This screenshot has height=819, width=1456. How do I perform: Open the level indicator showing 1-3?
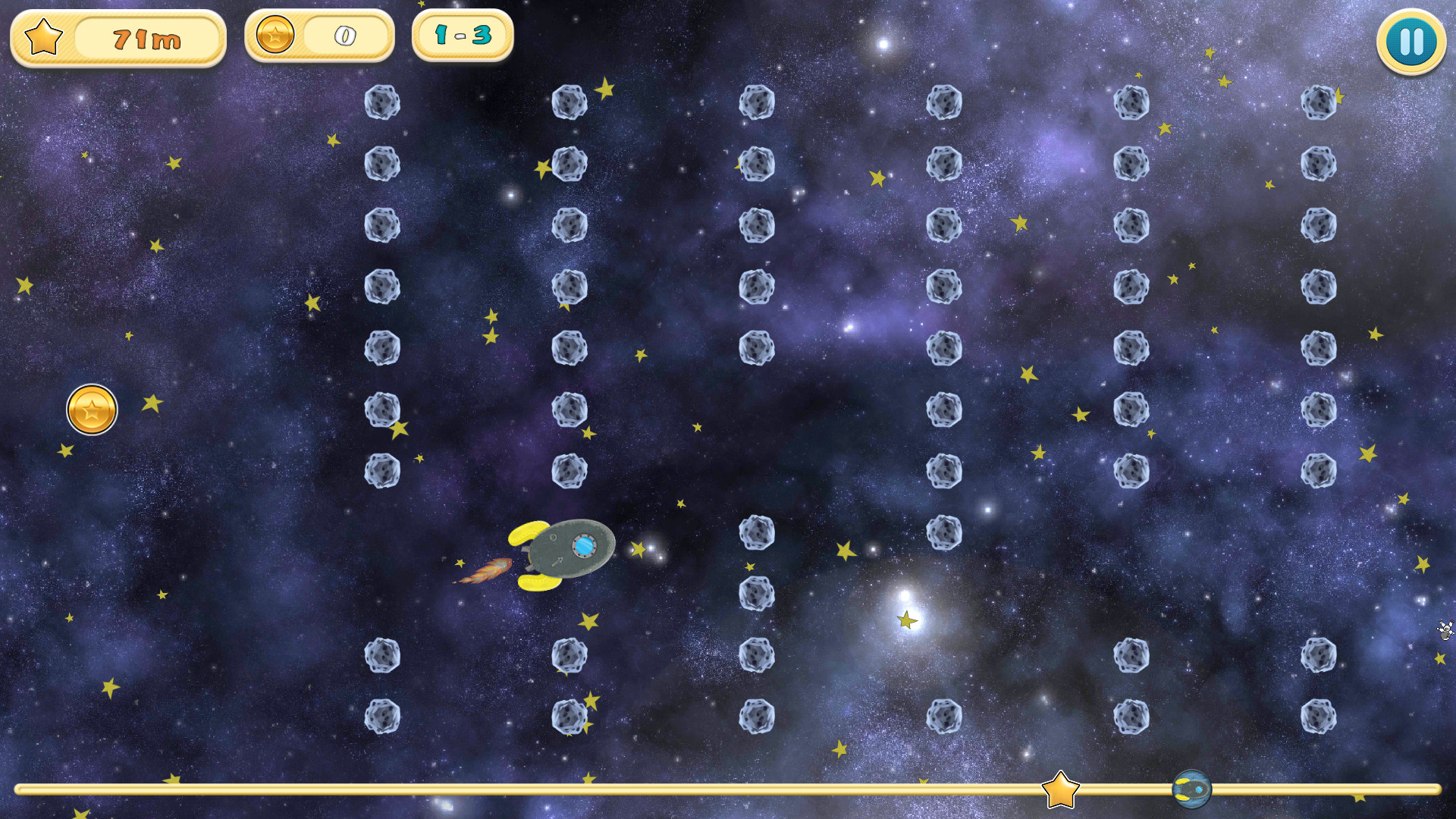click(x=461, y=35)
